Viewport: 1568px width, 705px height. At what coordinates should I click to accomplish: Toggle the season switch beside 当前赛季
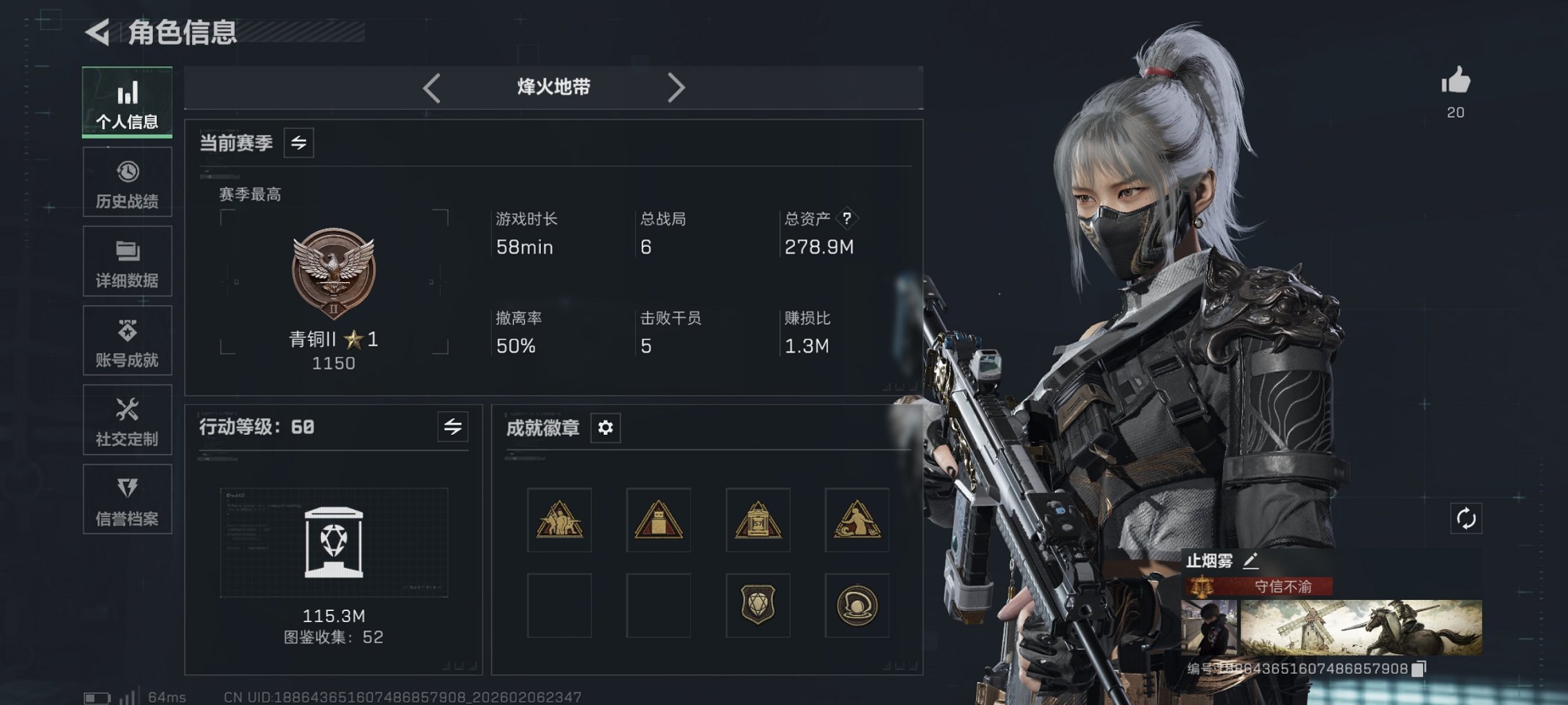(298, 143)
